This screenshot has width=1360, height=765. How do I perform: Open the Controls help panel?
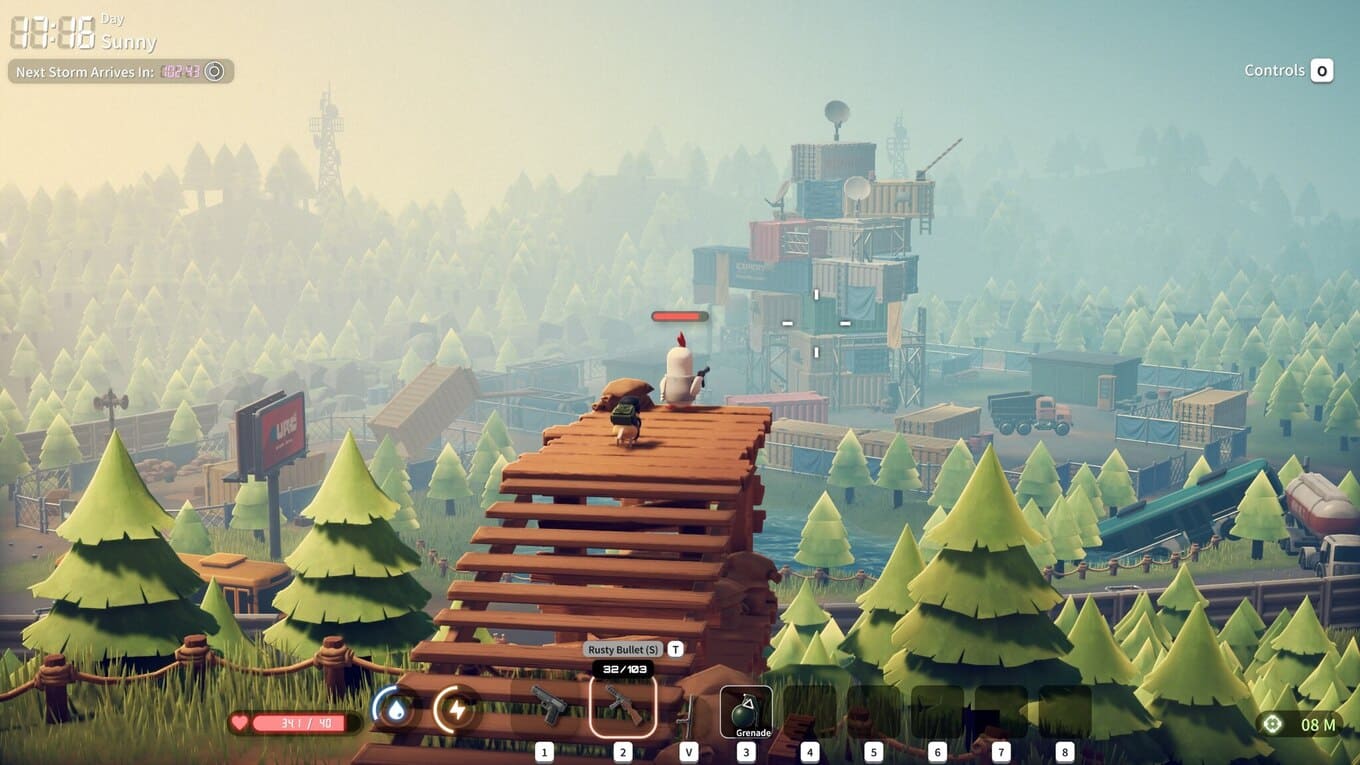tap(1288, 71)
